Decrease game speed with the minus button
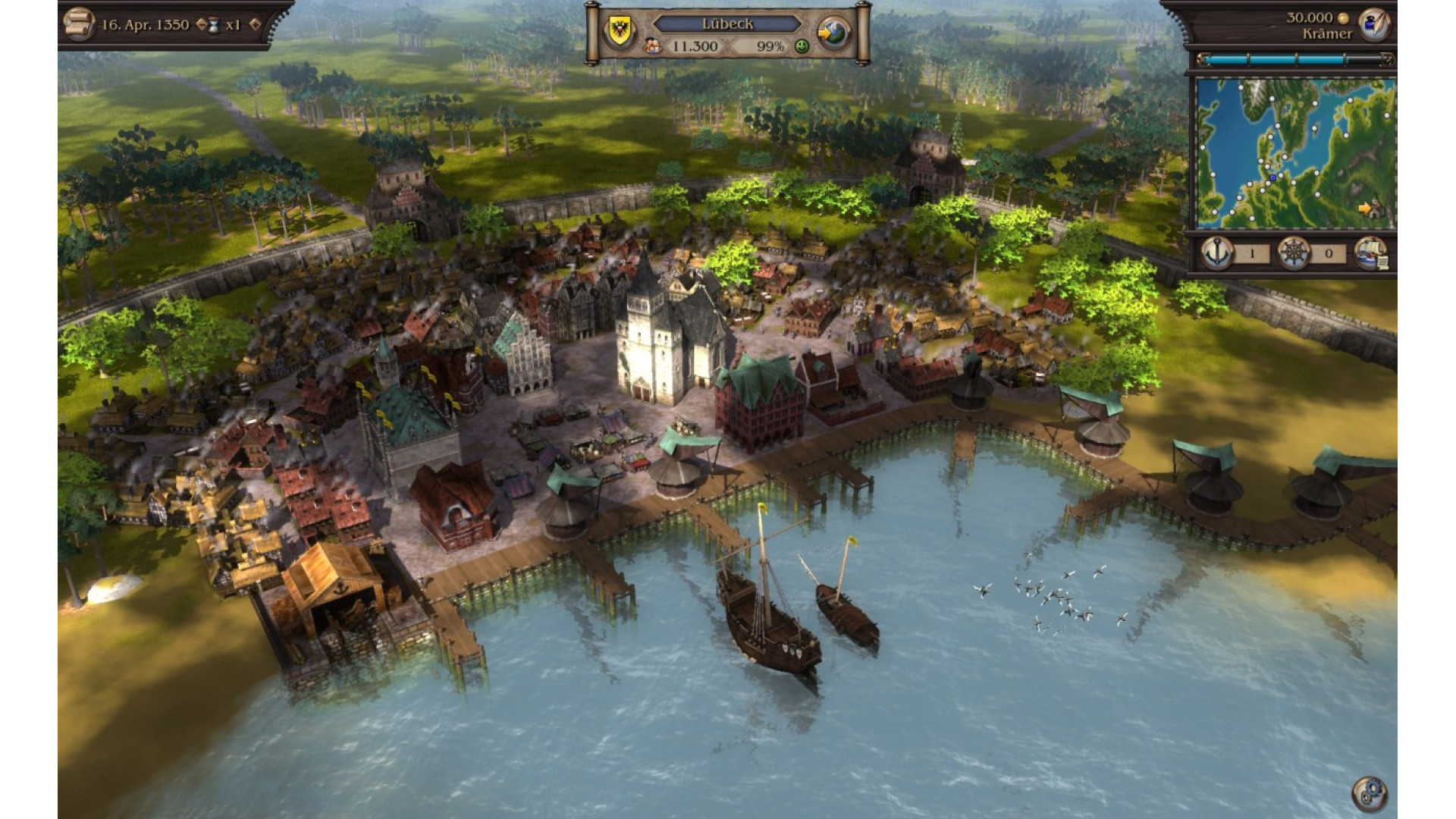 [201, 24]
